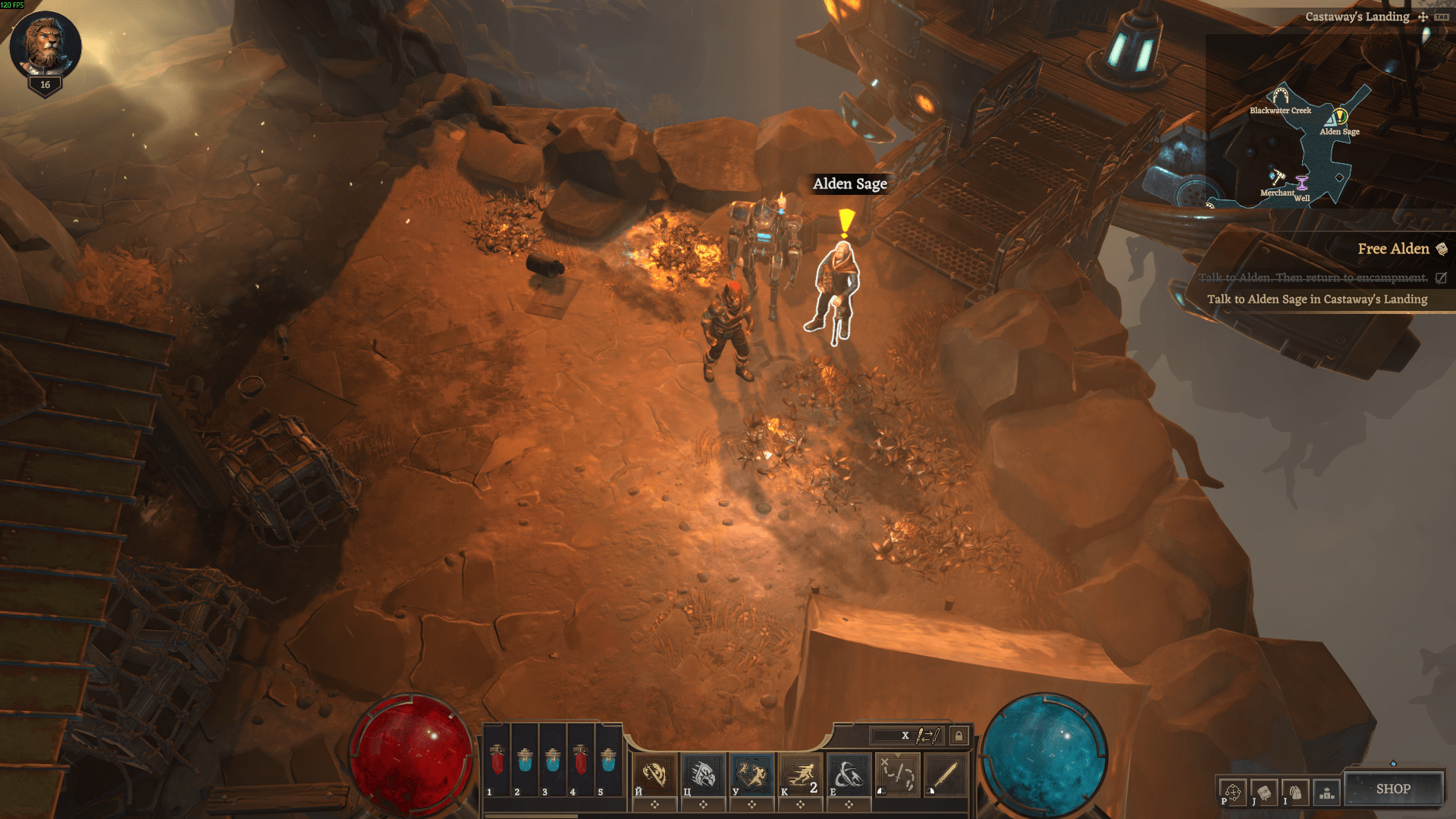Activate the claw strike skill

tap(702, 775)
